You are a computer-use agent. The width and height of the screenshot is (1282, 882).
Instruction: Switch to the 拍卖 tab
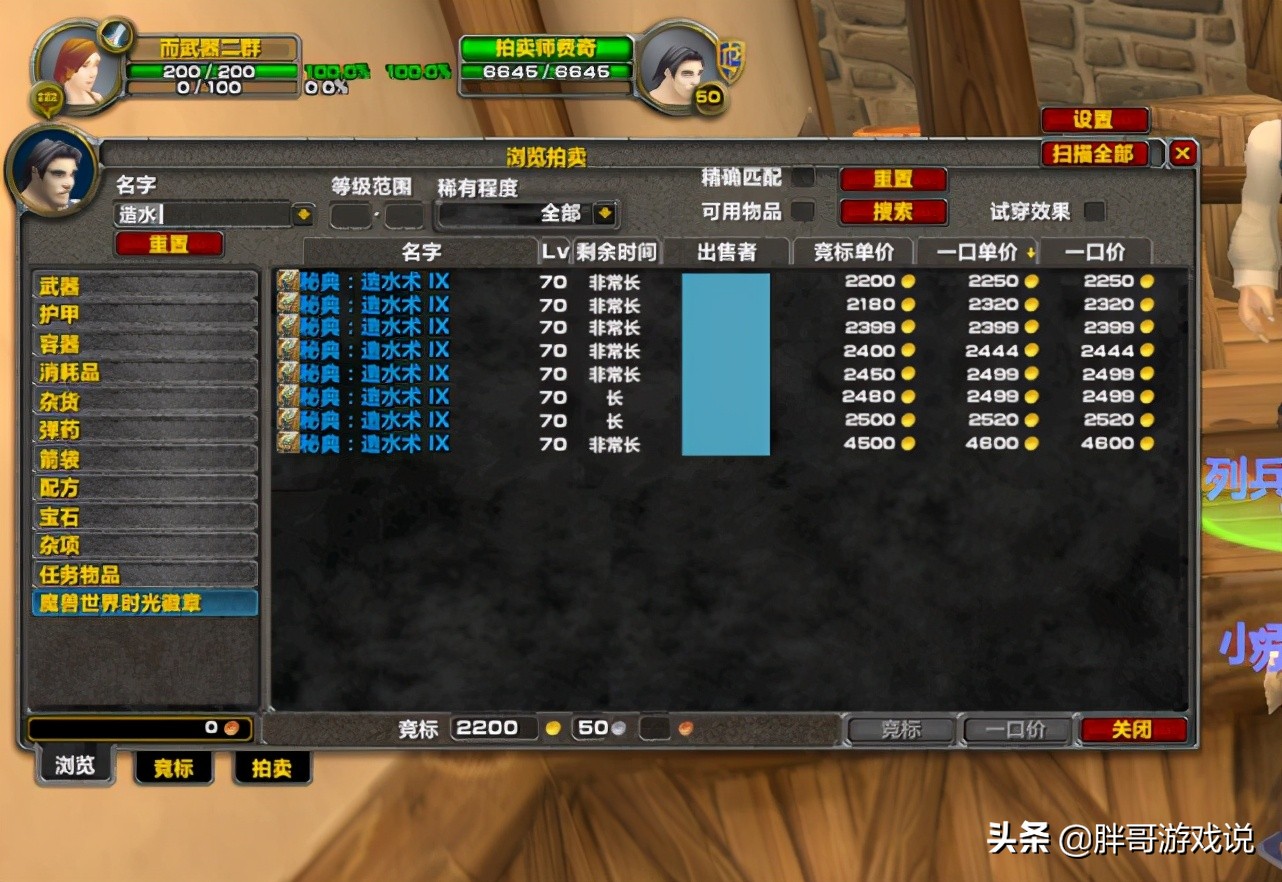click(x=270, y=768)
